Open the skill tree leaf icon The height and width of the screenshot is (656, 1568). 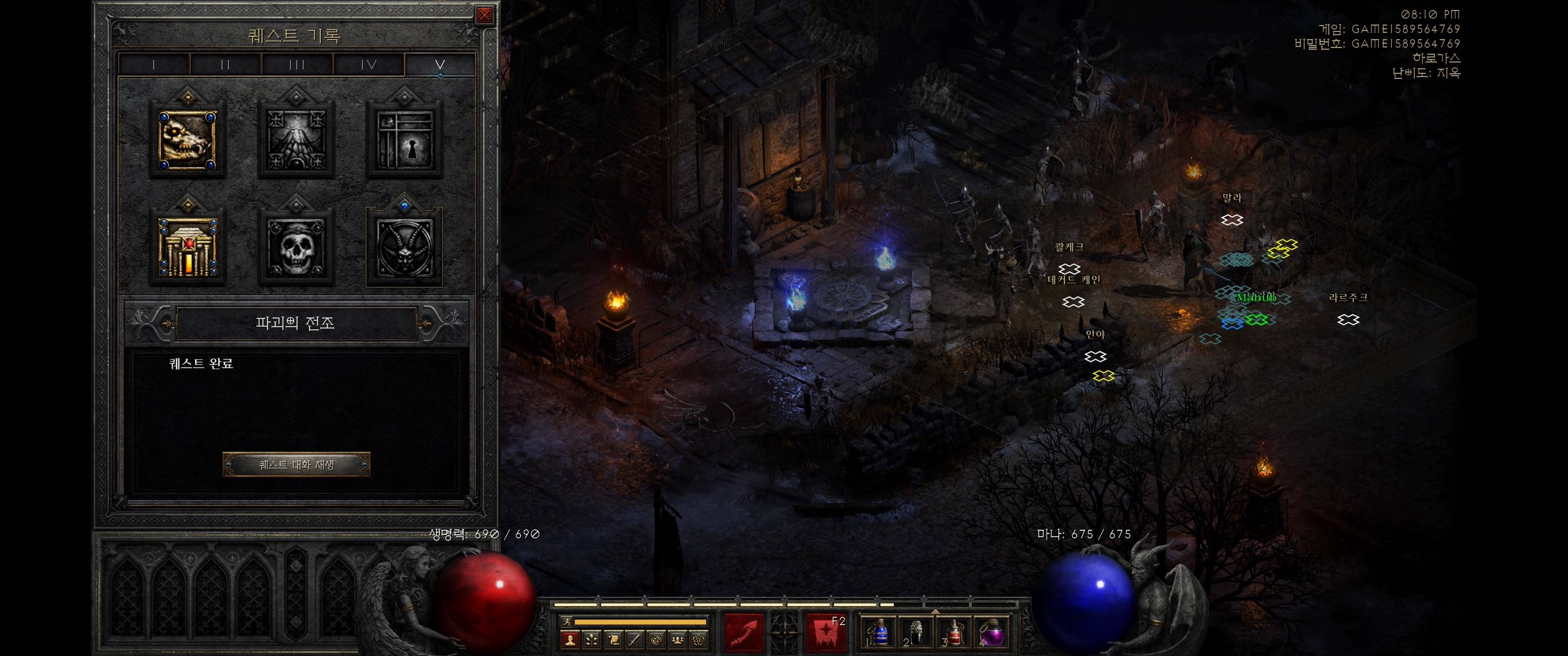click(x=592, y=639)
